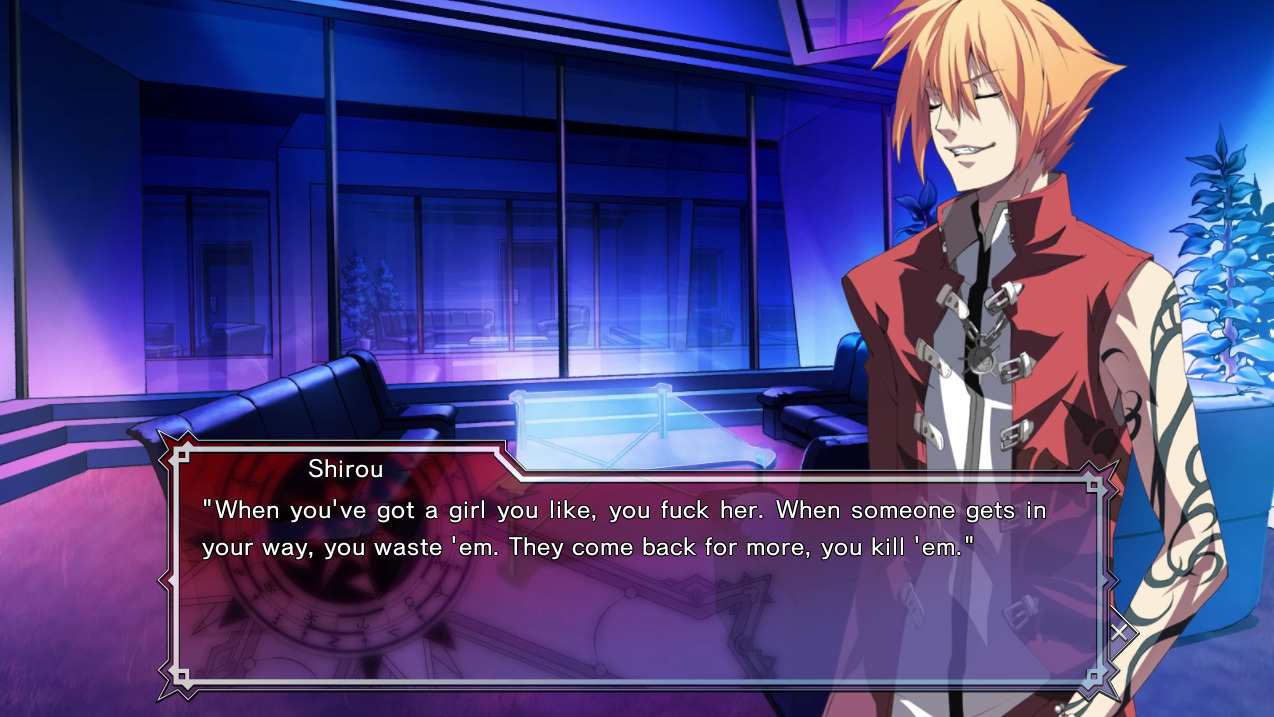Hide the dialogue box with the X button

coord(1120,632)
